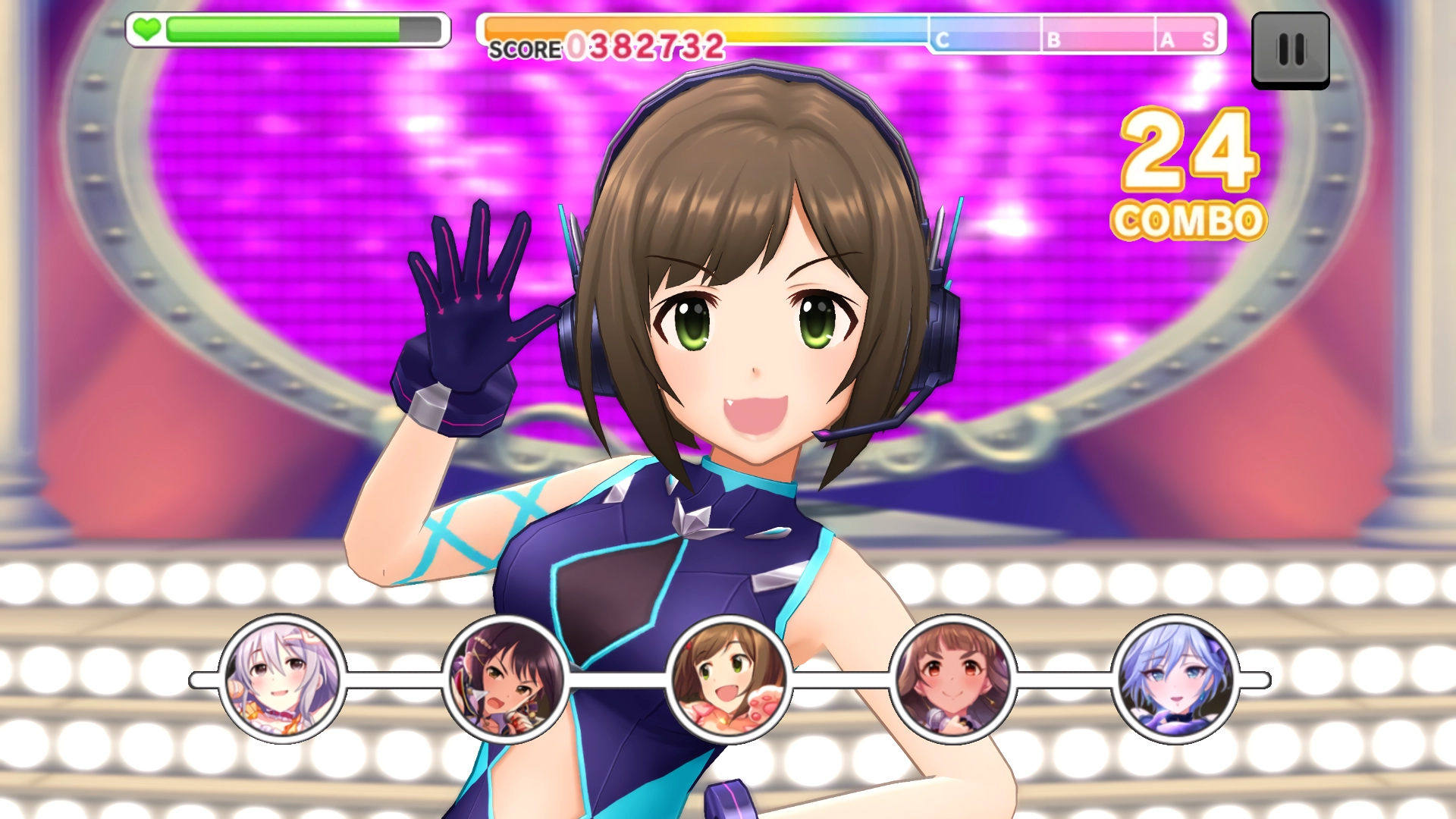Pause the live performance
This screenshot has width=1456, height=819.
click(x=1290, y=50)
